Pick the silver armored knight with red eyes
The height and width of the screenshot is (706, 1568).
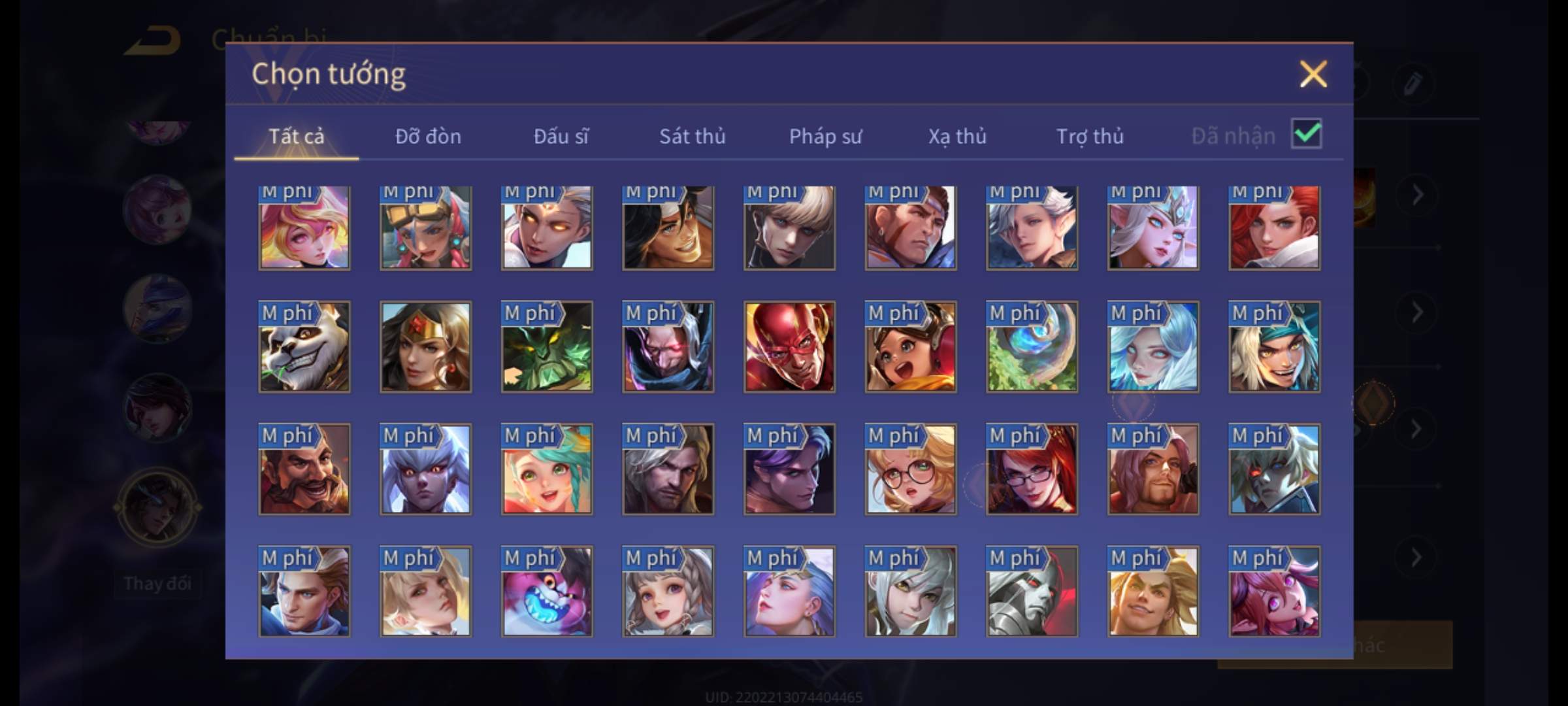(1032, 592)
